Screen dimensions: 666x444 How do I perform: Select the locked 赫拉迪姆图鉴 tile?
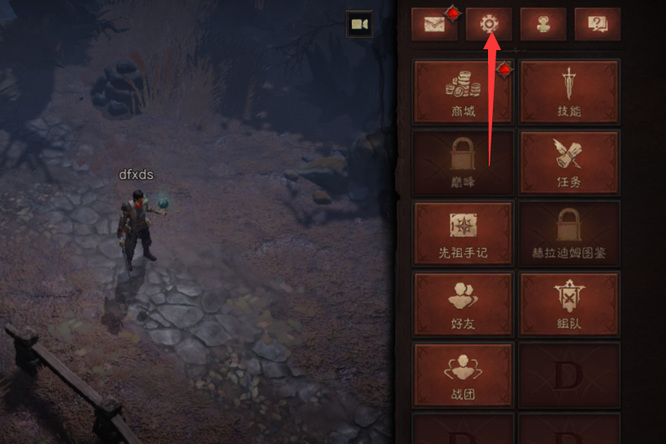[570, 234]
